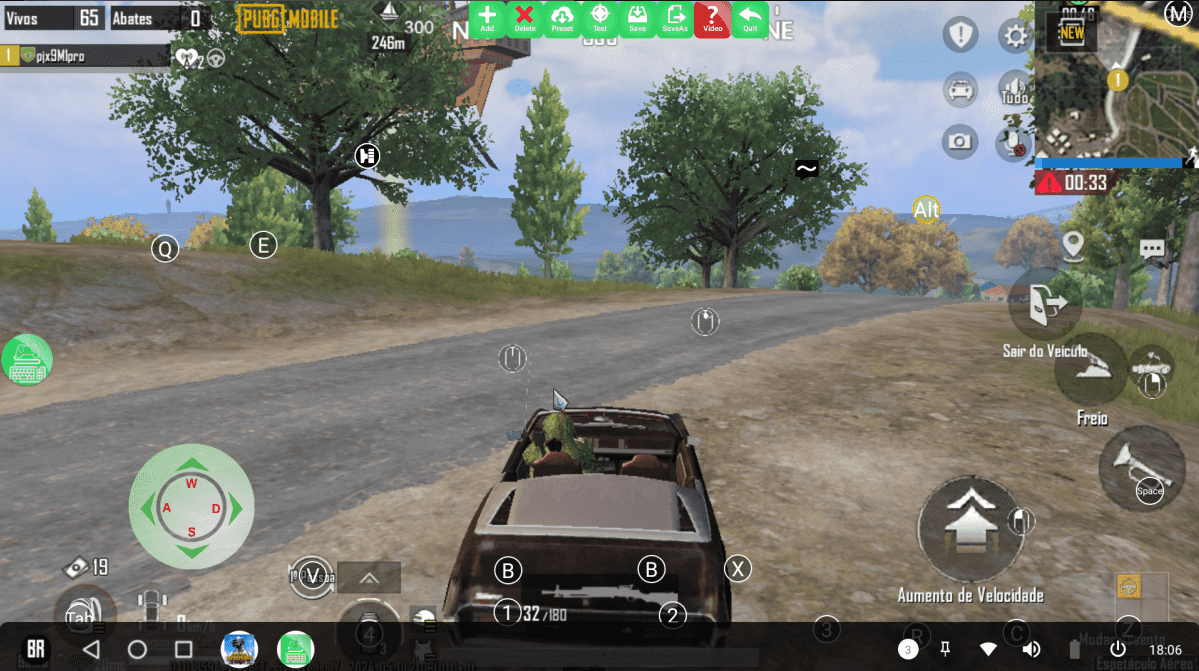Toggle the Todo speaker voice setting
1199x671 pixels.
tap(1014, 89)
